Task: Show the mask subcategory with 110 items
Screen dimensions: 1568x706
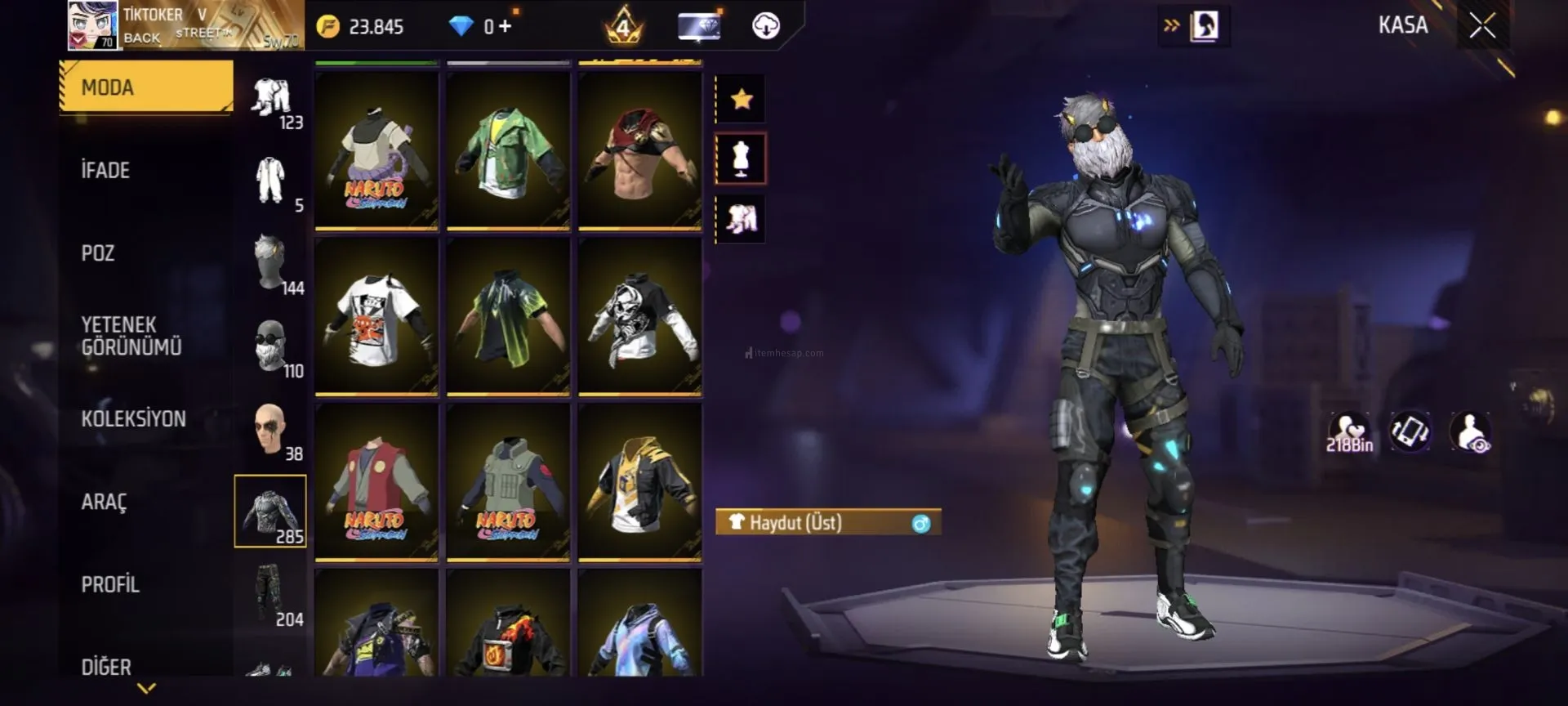Action: click(270, 346)
